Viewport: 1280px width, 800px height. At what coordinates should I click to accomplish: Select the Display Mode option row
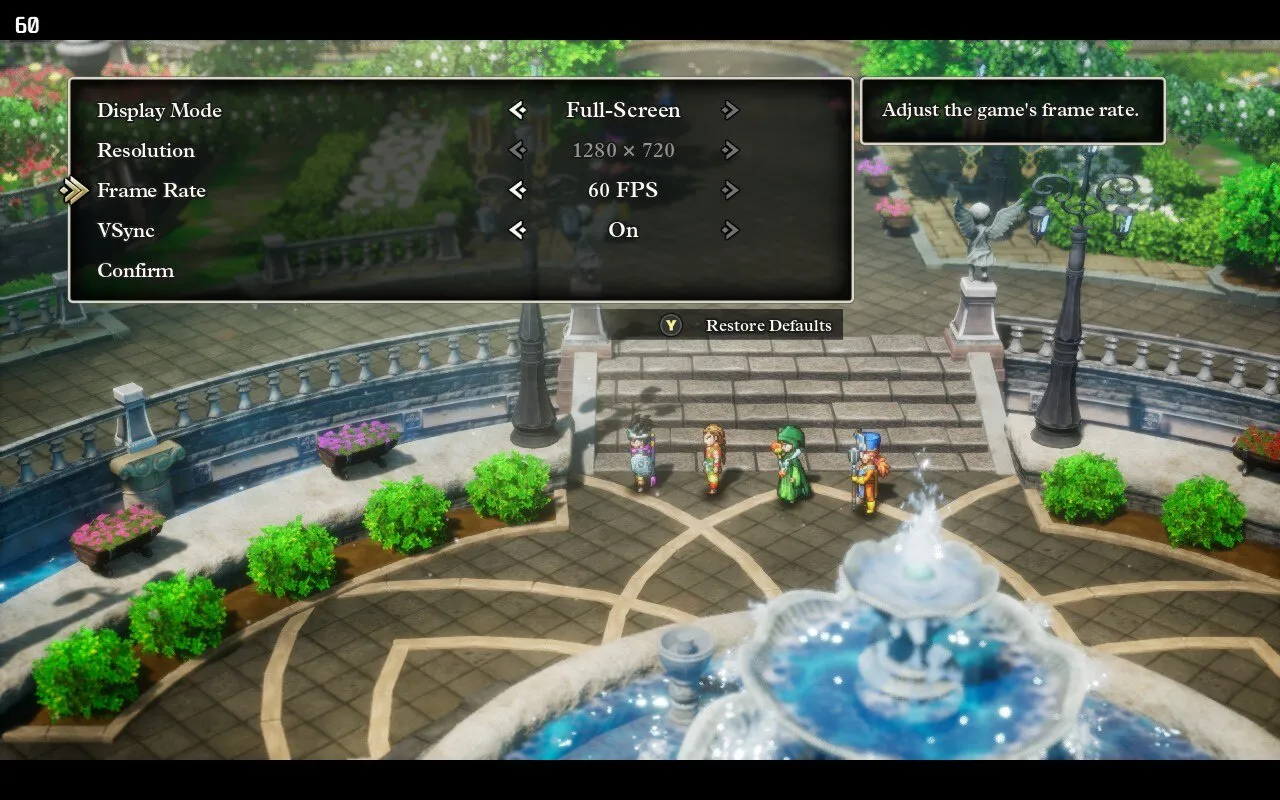tap(159, 110)
